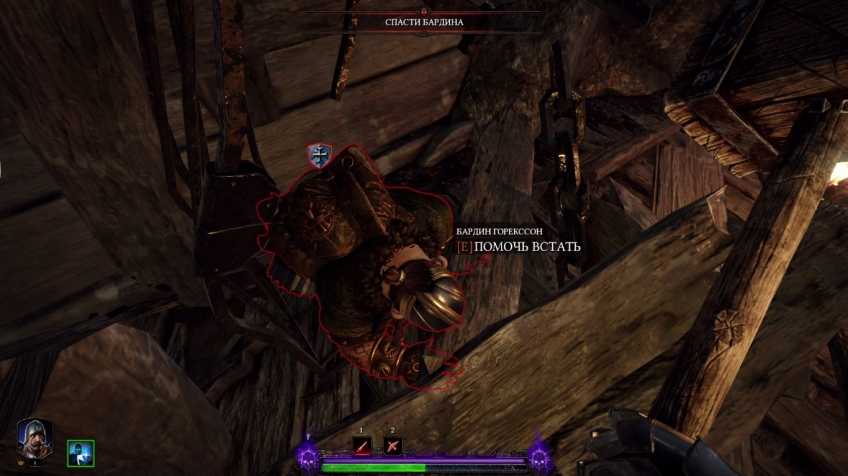
Task: Select weapon slot 1 melee icon
Action: pos(362,446)
